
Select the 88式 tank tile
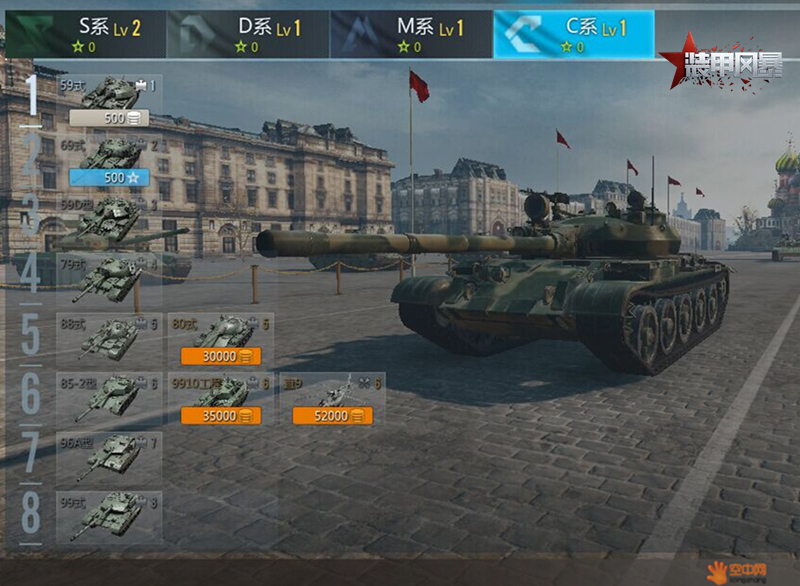pos(109,337)
